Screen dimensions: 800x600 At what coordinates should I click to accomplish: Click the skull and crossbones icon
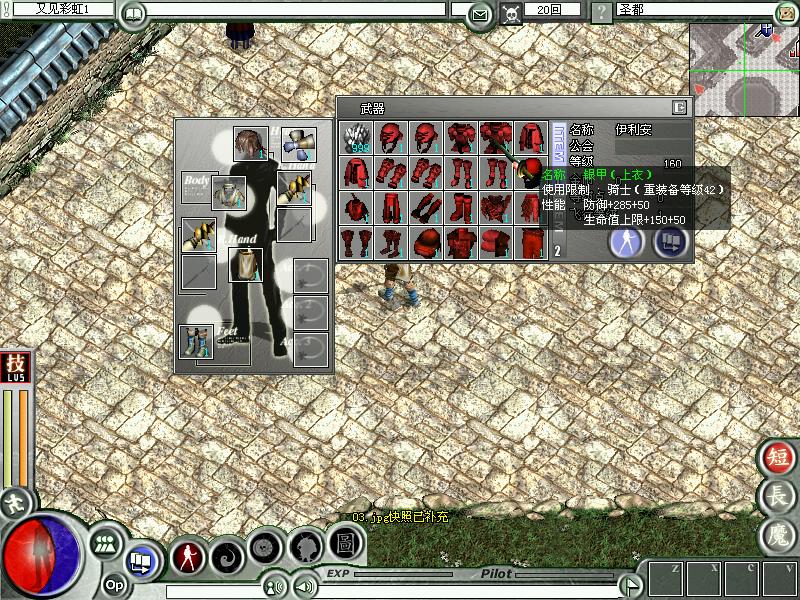(511, 14)
